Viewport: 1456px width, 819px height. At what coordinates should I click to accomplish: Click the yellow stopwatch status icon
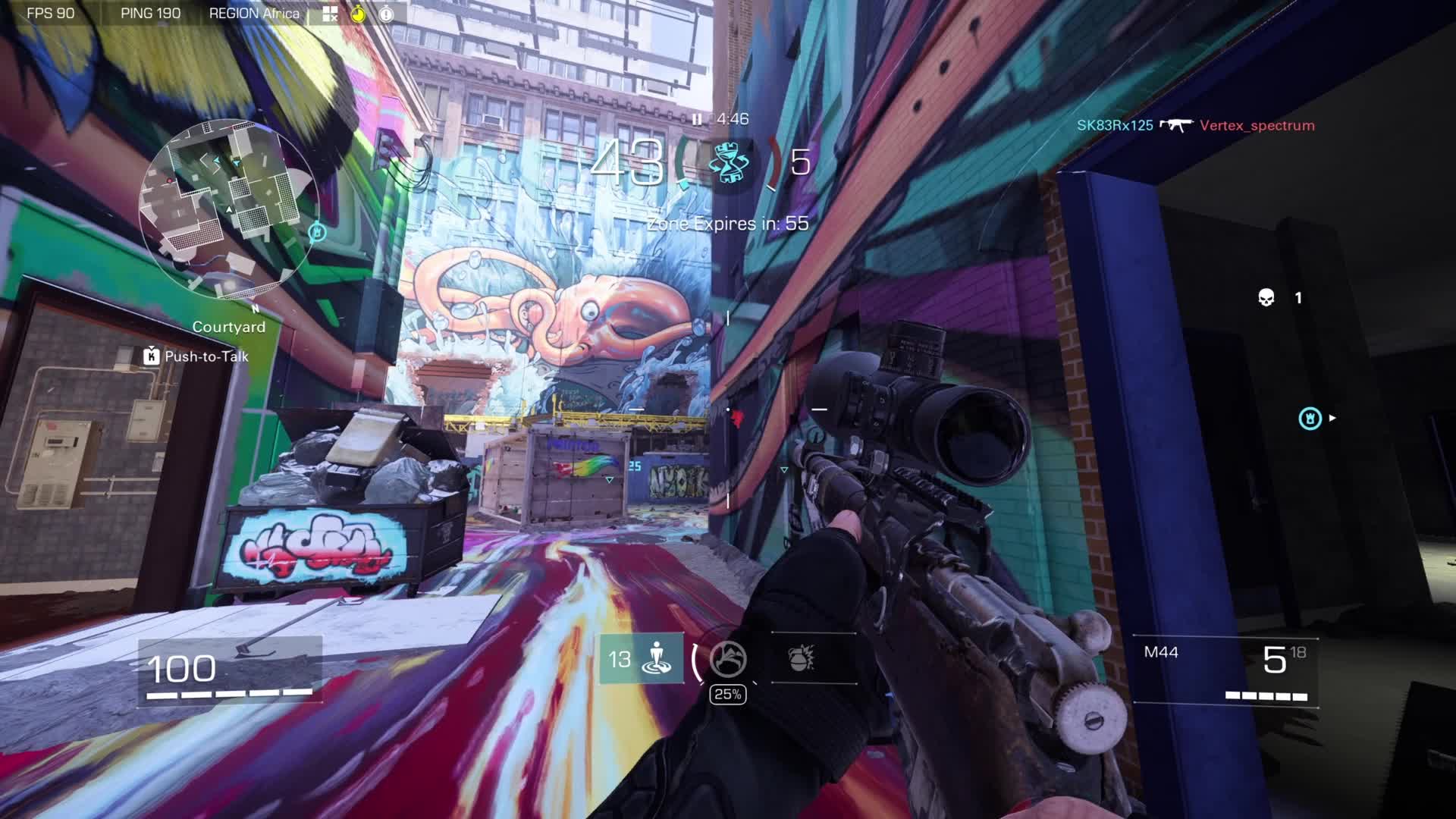click(x=358, y=14)
